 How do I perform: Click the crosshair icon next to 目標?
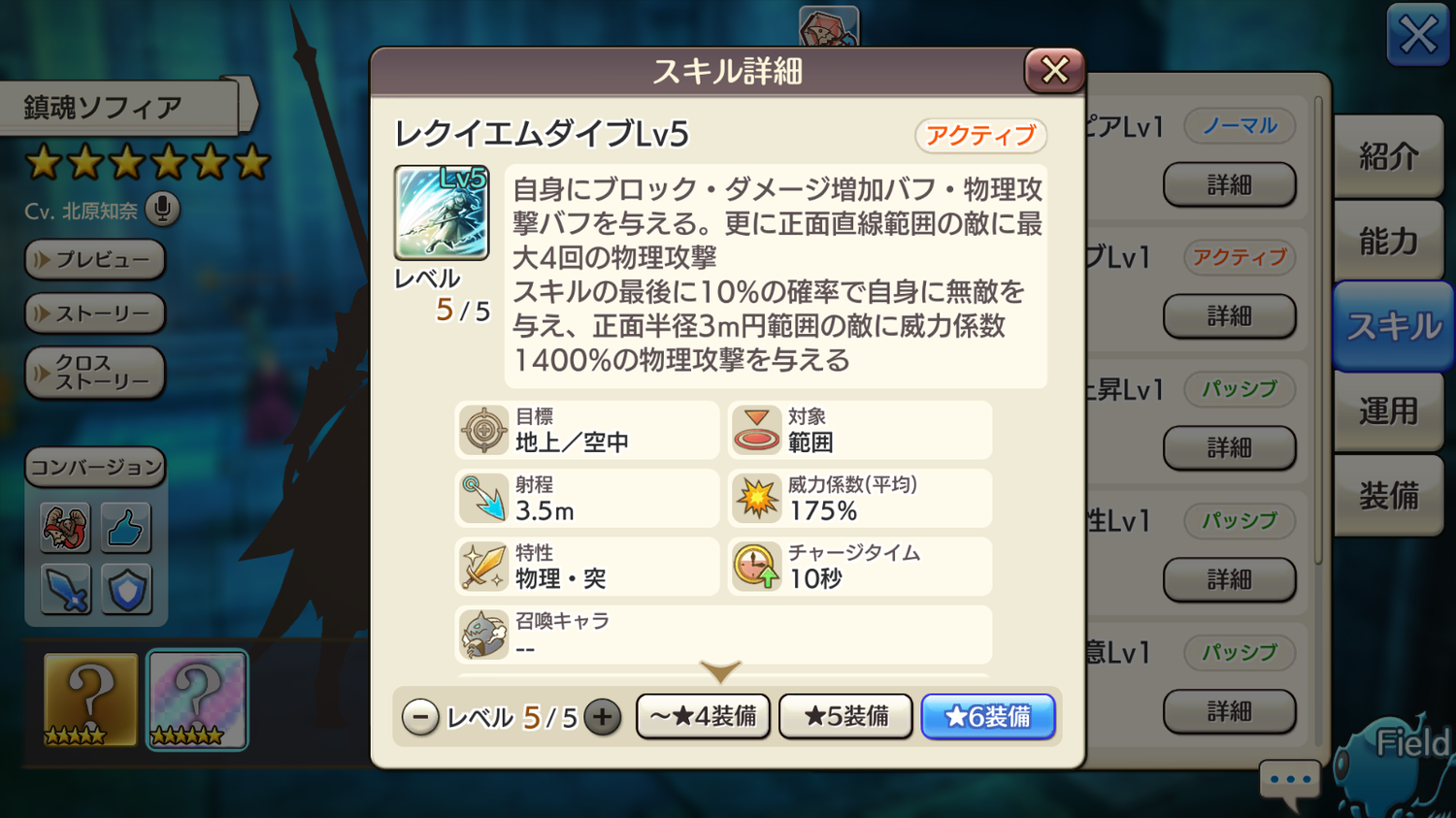[x=481, y=430]
